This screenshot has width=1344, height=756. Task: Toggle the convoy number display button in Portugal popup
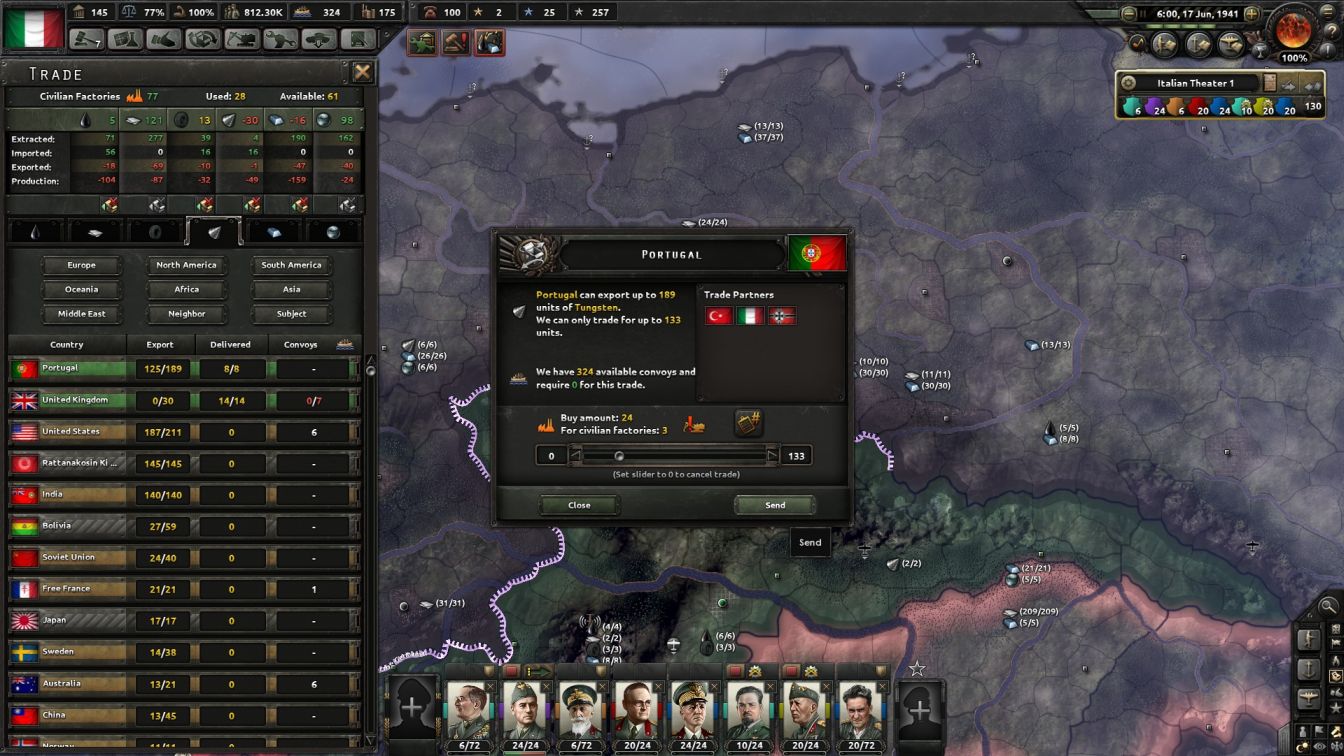746,424
